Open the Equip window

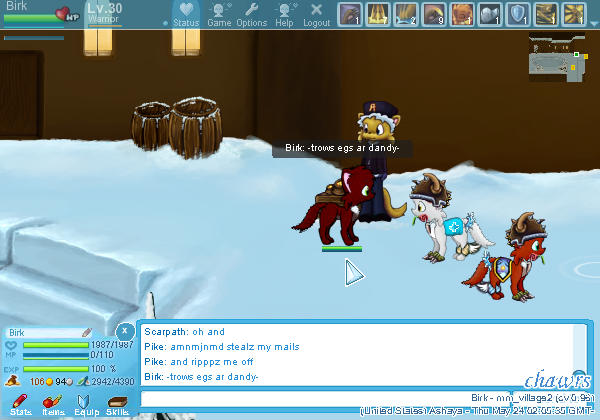84,403
